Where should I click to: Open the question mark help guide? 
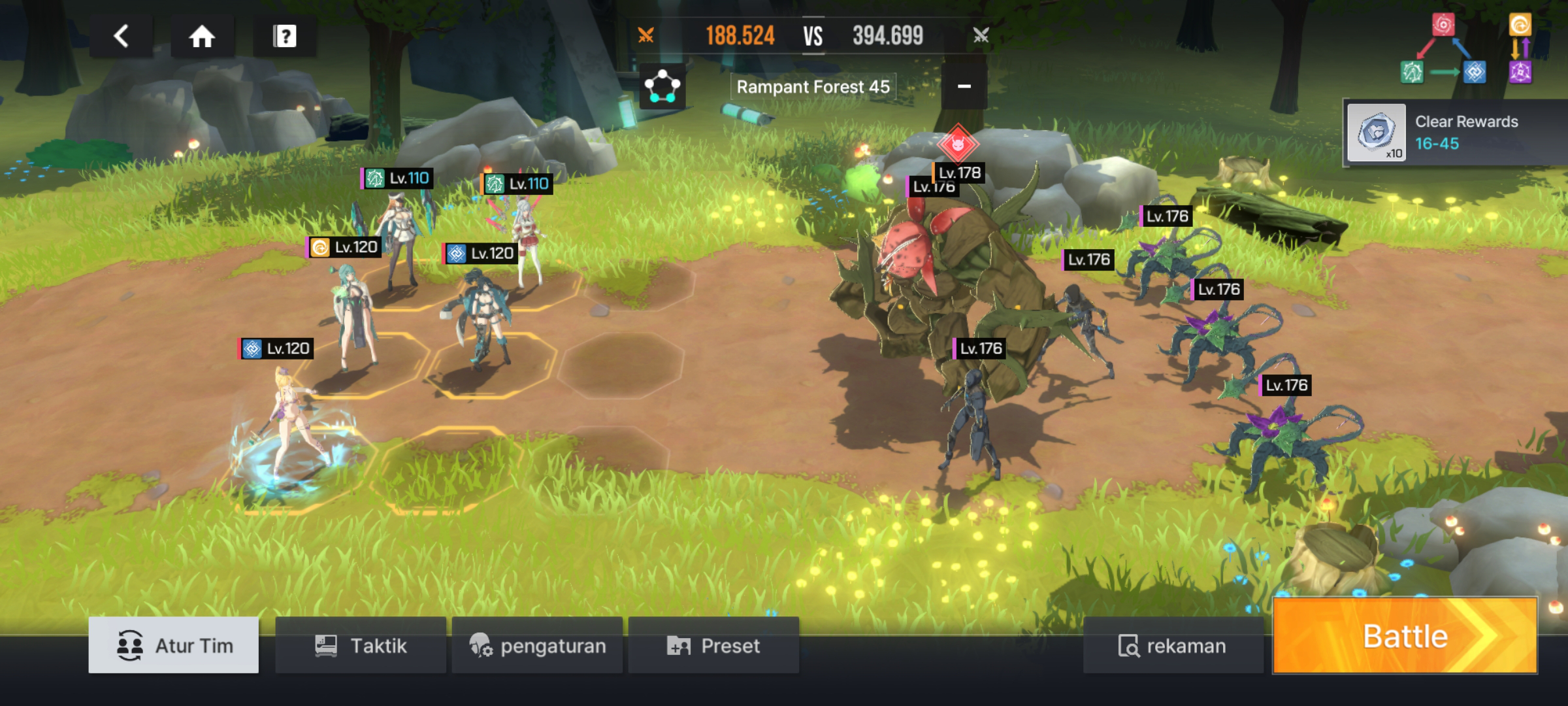click(285, 37)
